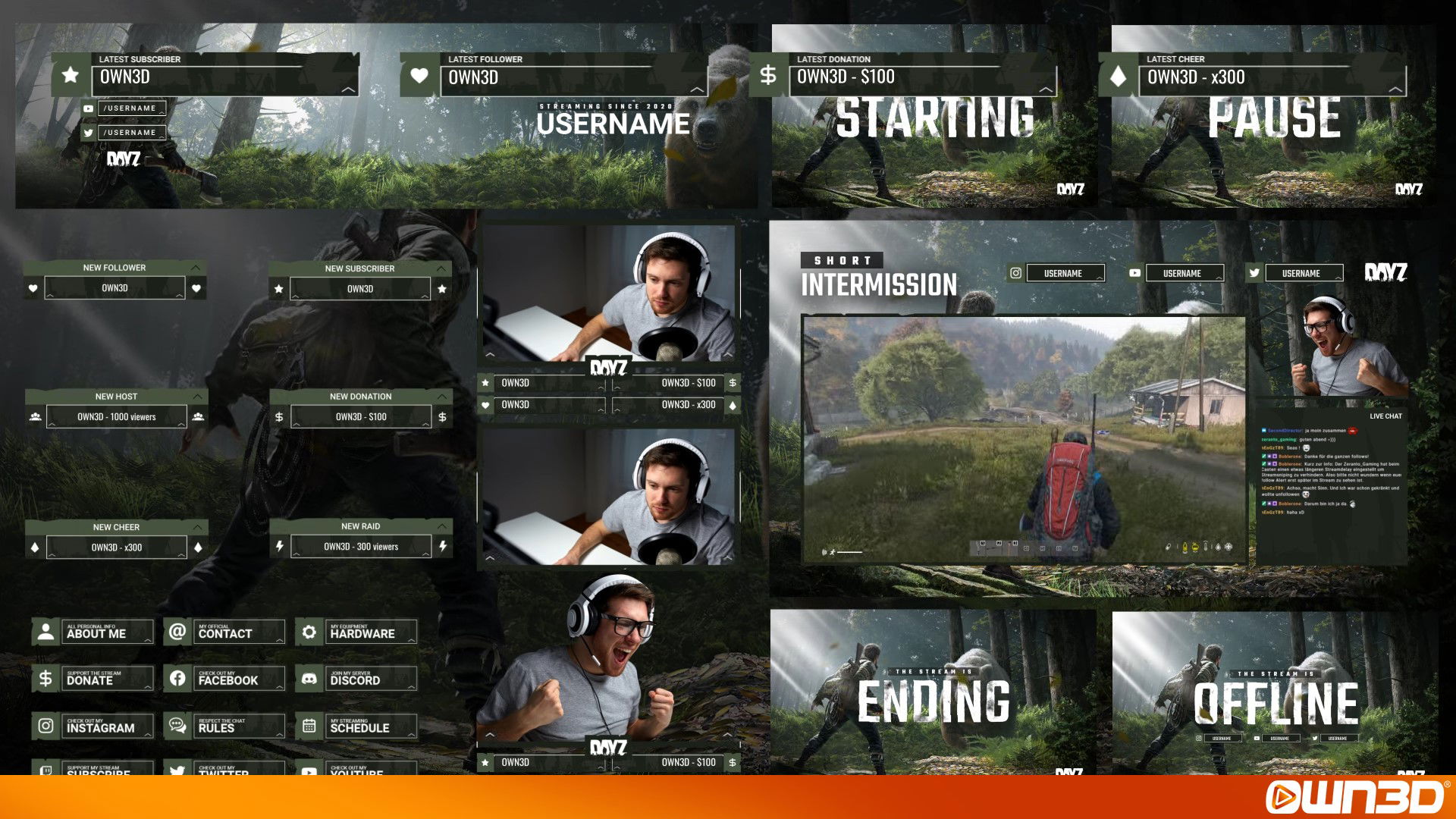Select the New Subscriber alert box
The image size is (1456, 819).
[x=360, y=281]
